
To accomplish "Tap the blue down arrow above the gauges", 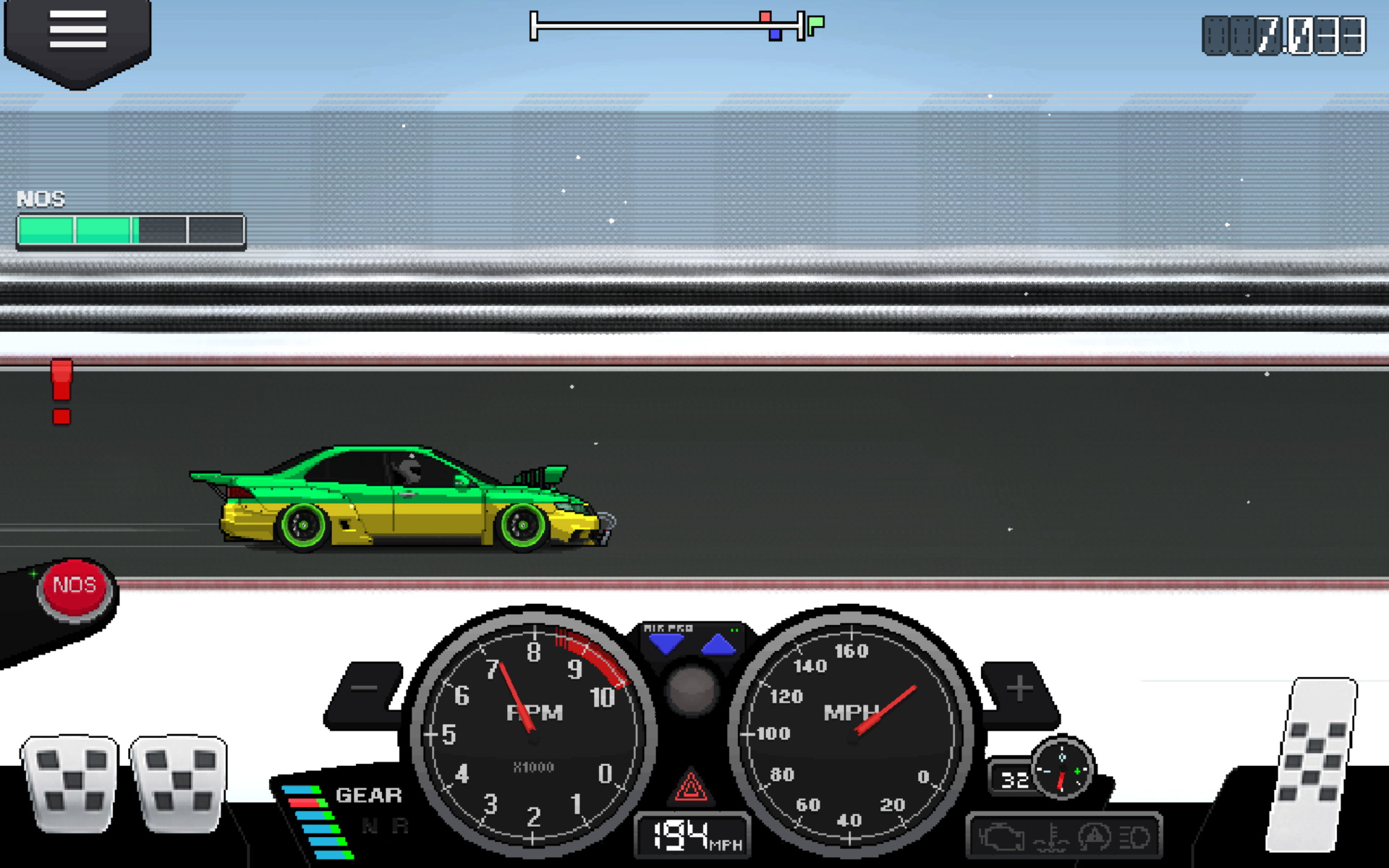I will 666,643.
